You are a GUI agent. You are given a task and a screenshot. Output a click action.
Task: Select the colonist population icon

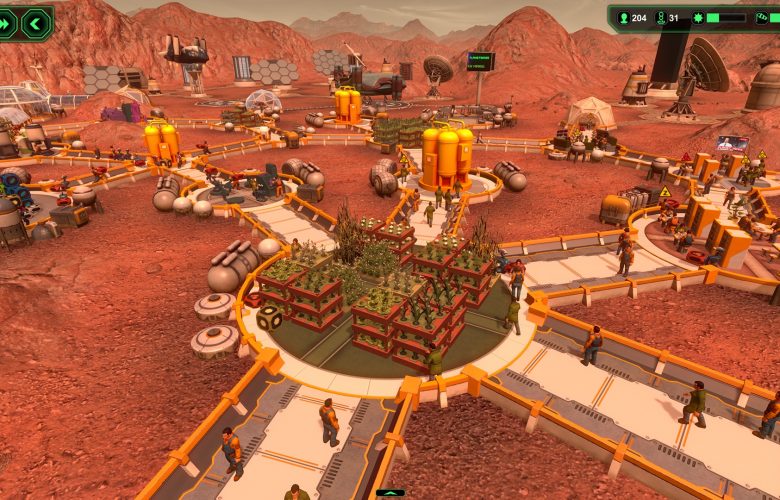coord(621,17)
